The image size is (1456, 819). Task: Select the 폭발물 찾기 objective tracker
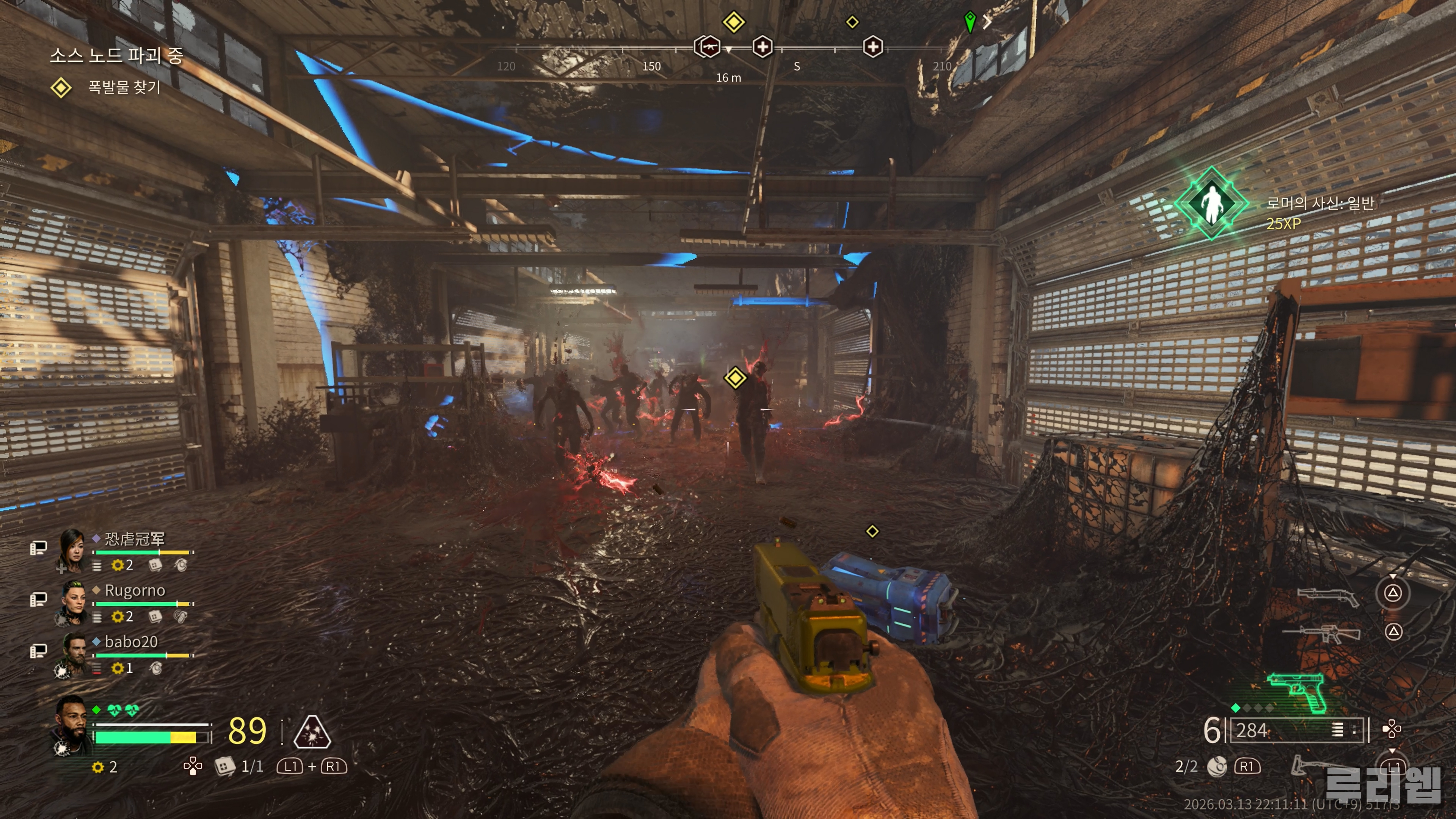[x=124, y=88]
